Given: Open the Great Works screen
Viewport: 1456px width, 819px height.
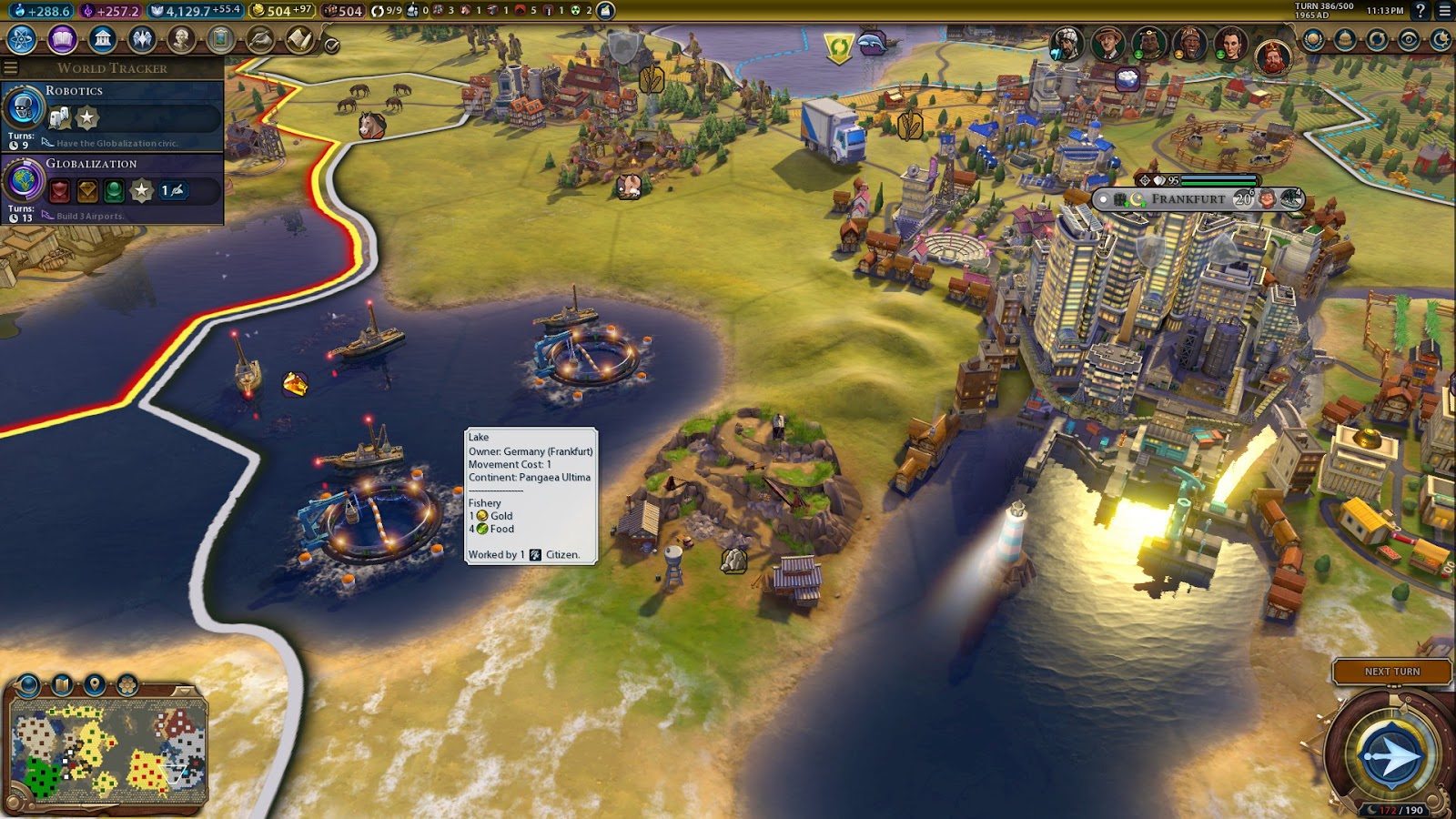Looking at the screenshot, I should pos(218,39).
